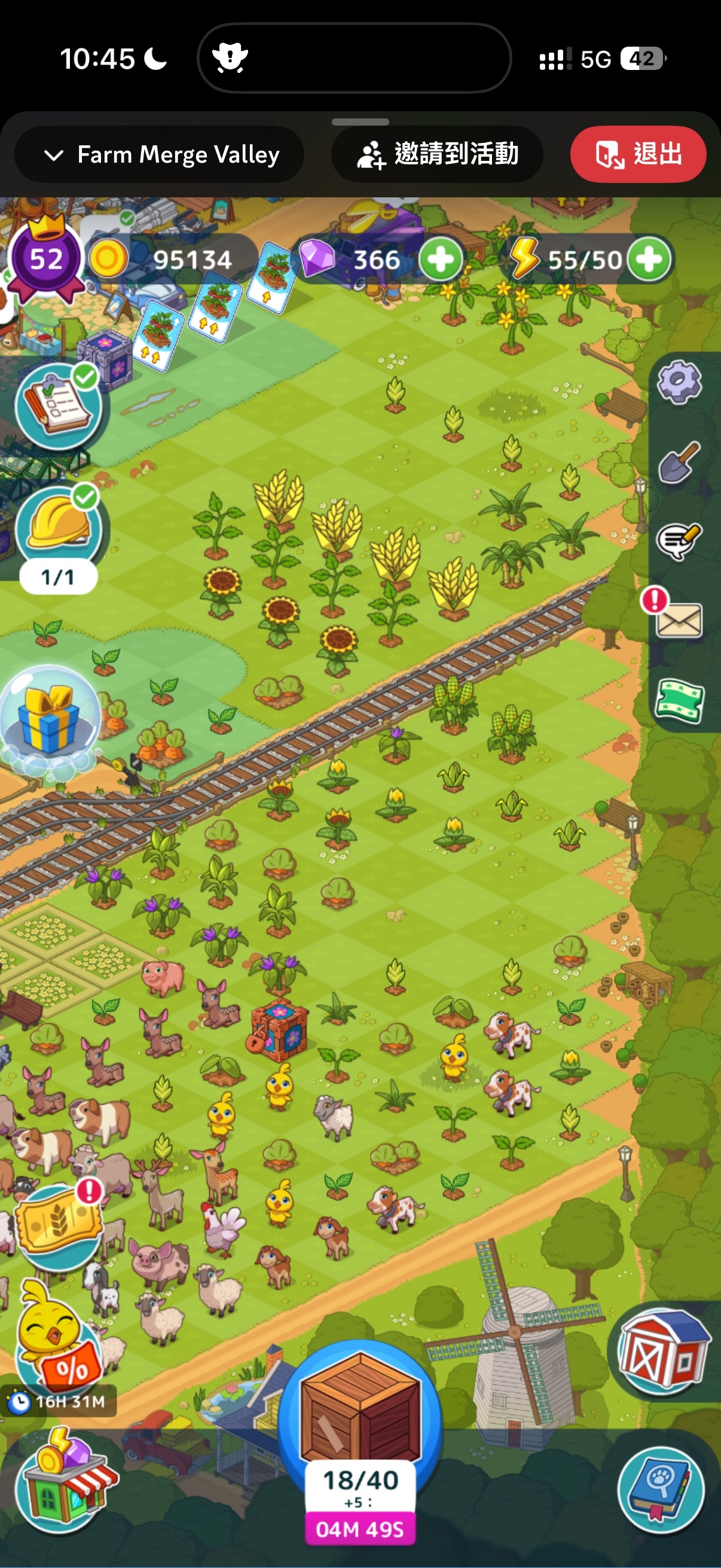Open the level 52 player badge

point(45,260)
